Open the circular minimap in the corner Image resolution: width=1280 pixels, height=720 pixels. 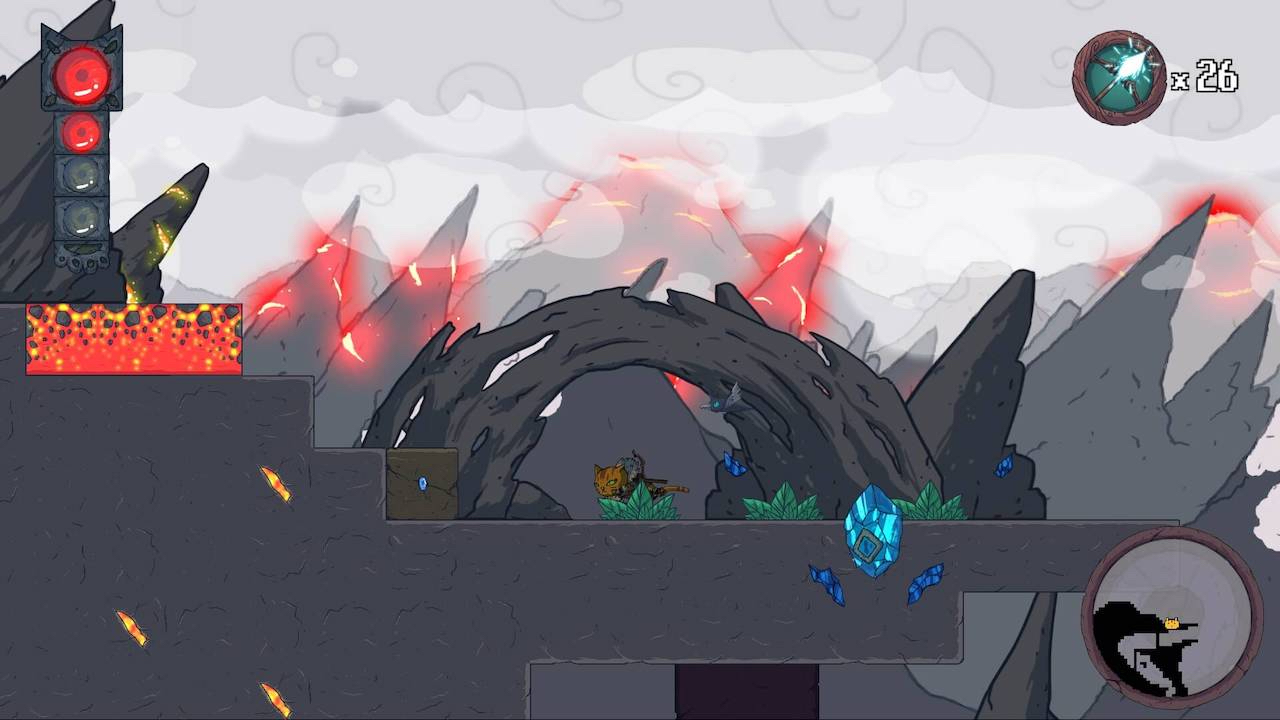pyautogui.click(x=1170, y=620)
